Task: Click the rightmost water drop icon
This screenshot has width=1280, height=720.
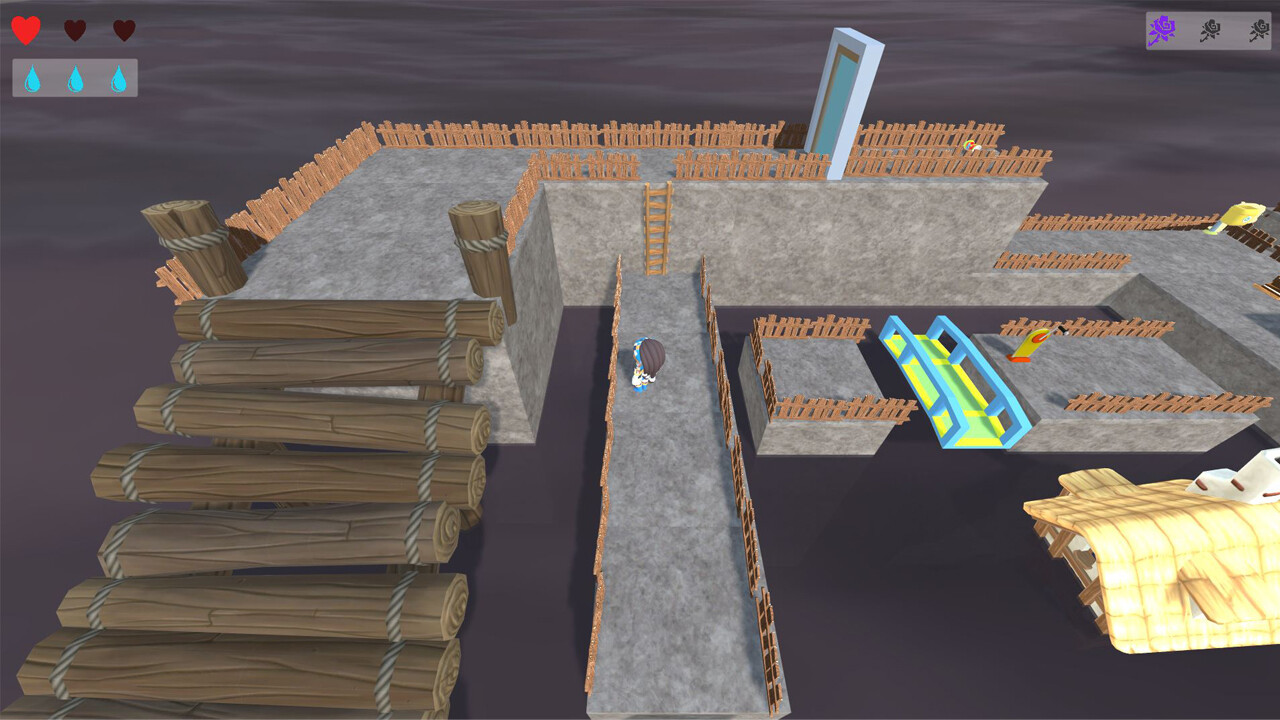Action: click(120, 77)
